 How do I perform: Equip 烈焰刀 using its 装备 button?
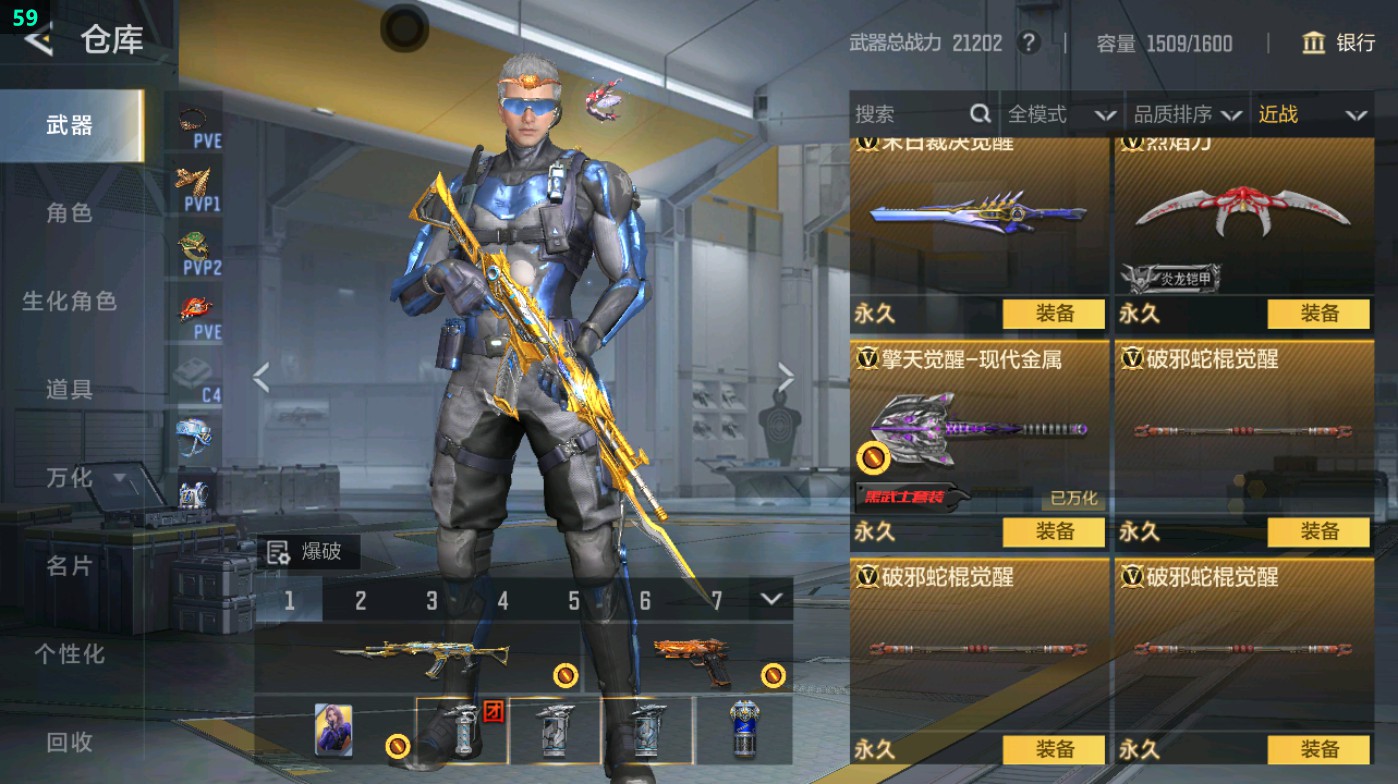[1318, 314]
